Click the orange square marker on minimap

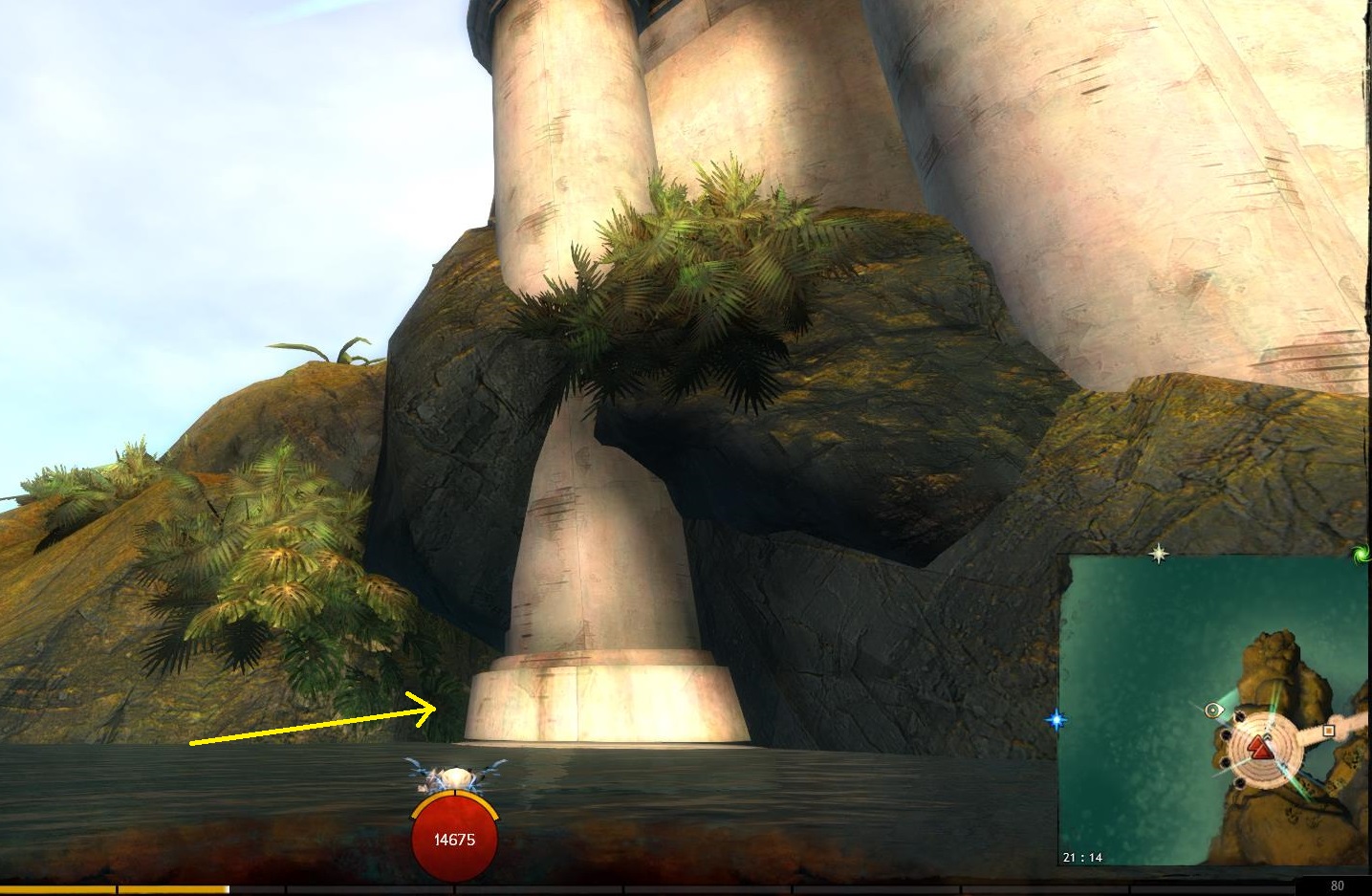pos(1328,732)
